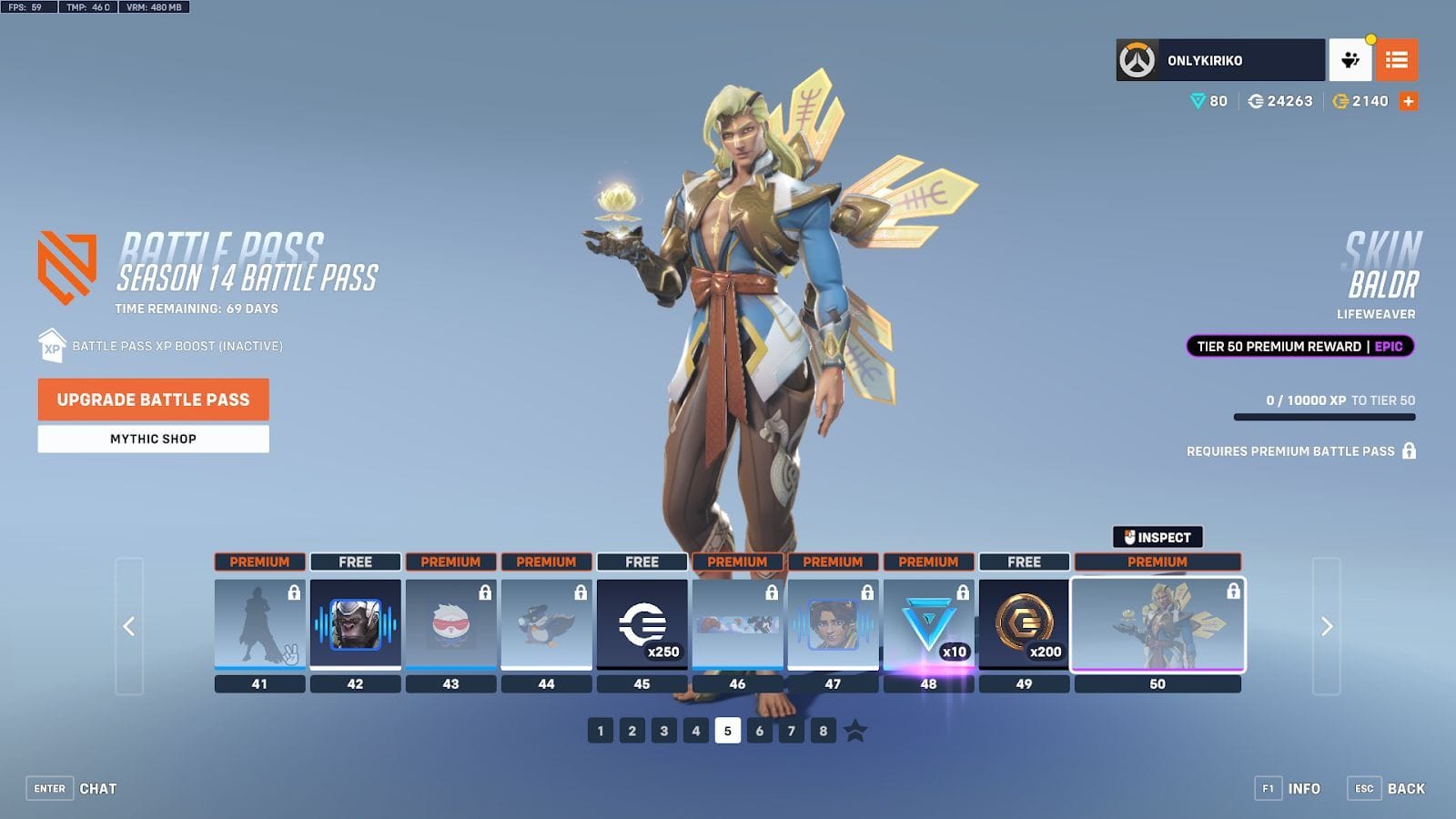Select the Soldier 76 icon reward at tier 43
Image resolution: width=1456 pixels, height=819 pixels.
pos(451,625)
